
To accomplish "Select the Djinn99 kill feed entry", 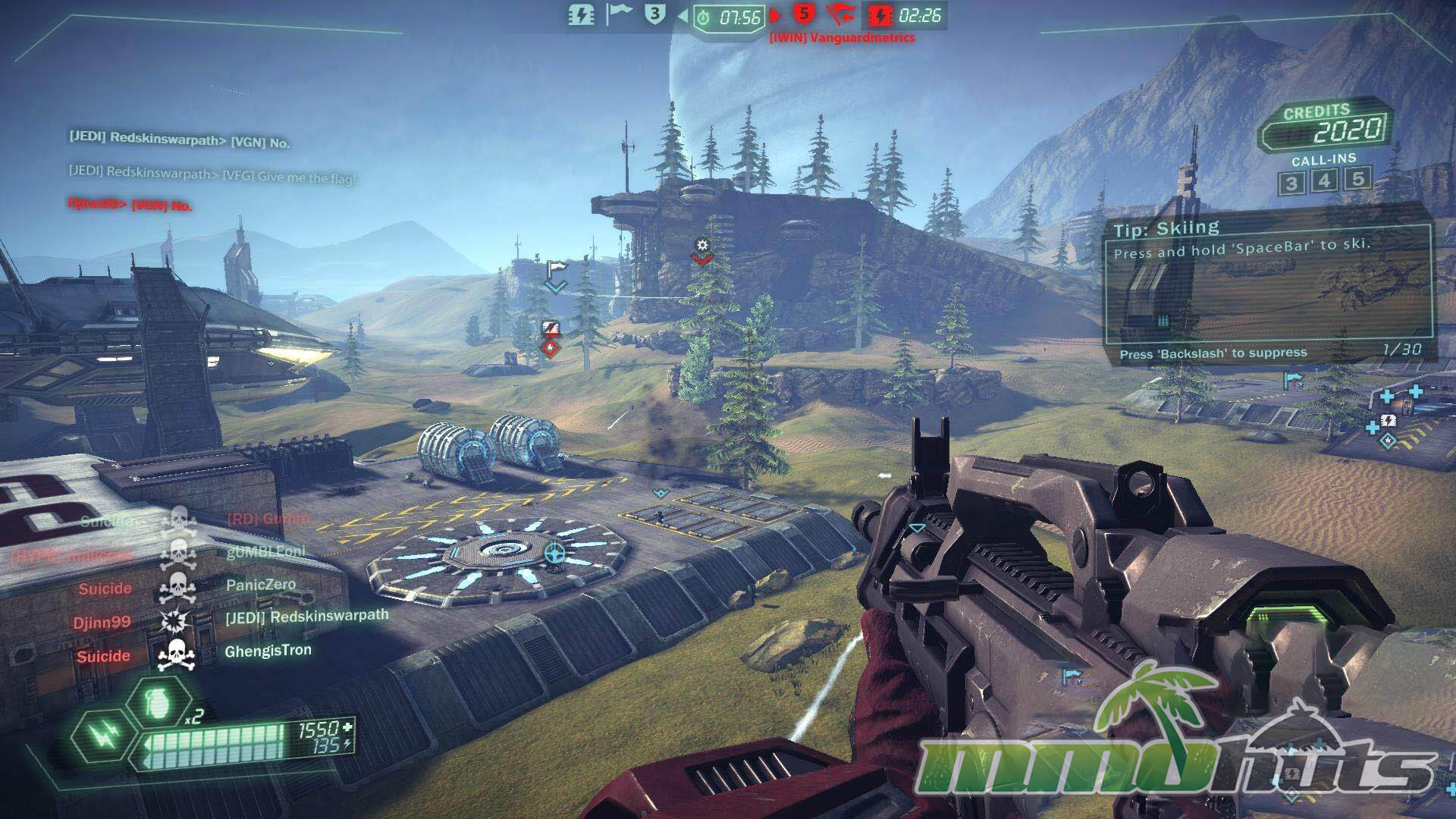I will (x=227, y=620).
